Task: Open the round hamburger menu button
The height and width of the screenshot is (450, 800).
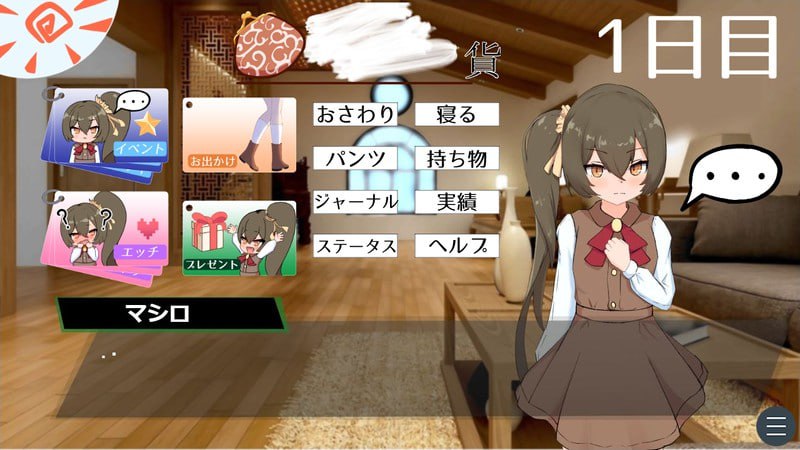Action: (774, 427)
